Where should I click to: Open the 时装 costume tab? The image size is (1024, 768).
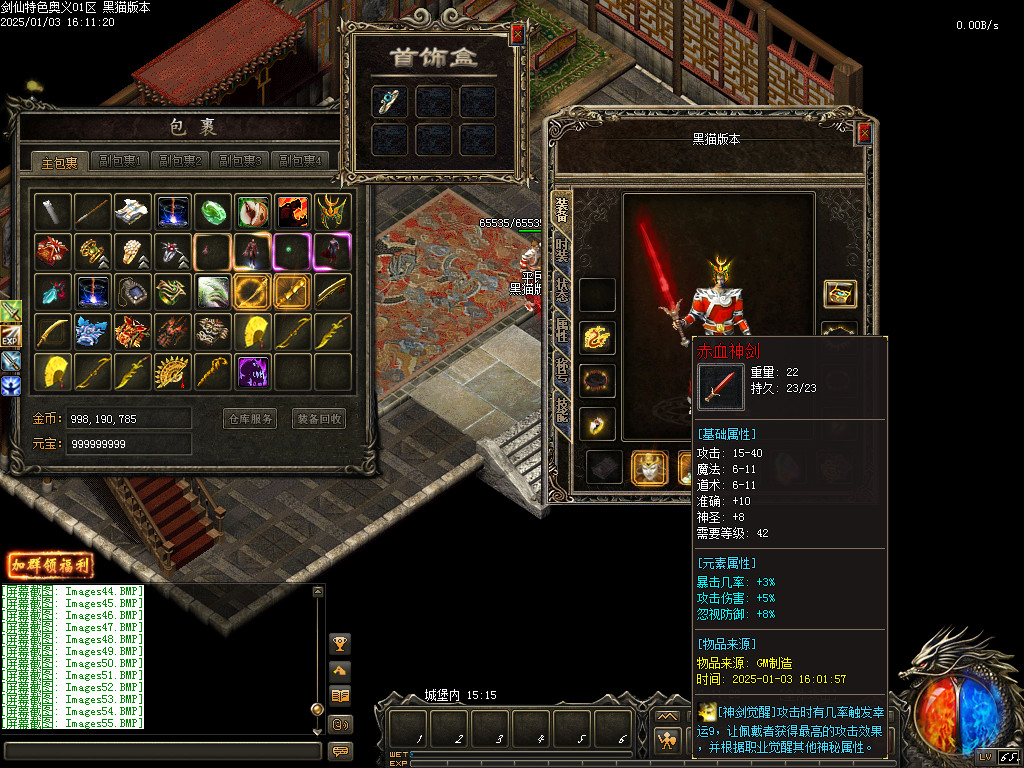click(x=562, y=250)
